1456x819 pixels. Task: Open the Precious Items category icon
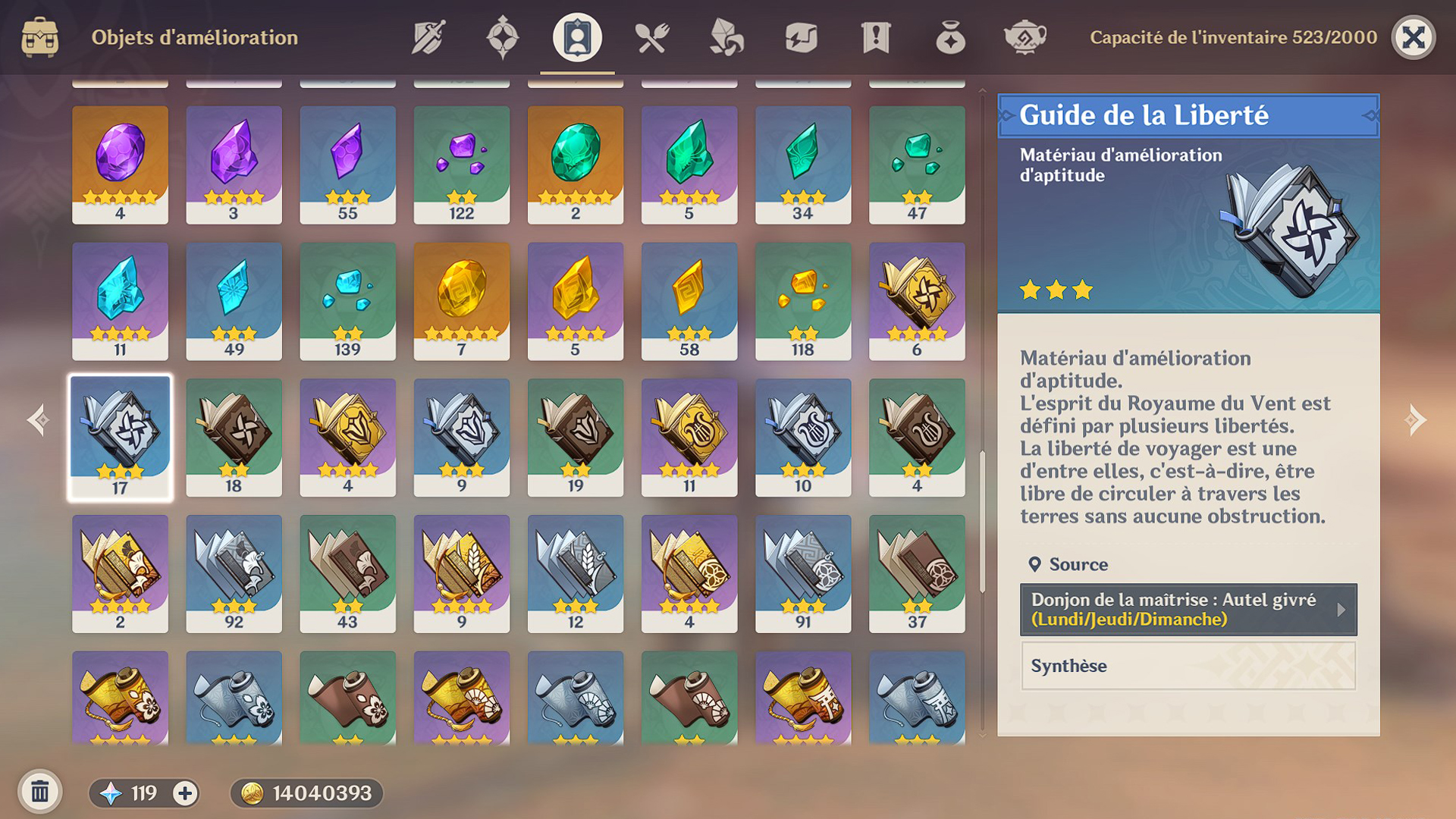point(952,37)
